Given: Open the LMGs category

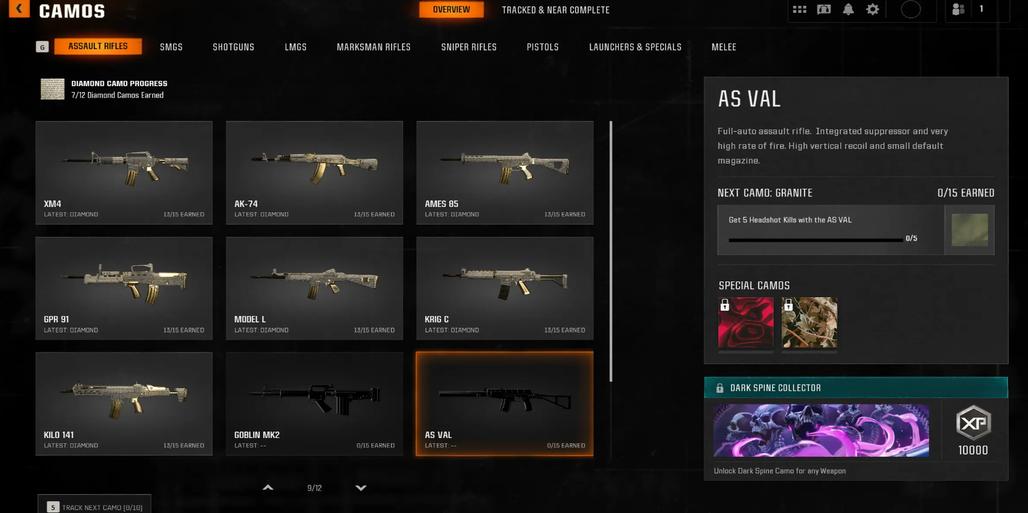Looking at the screenshot, I should (x=295, y=47).
